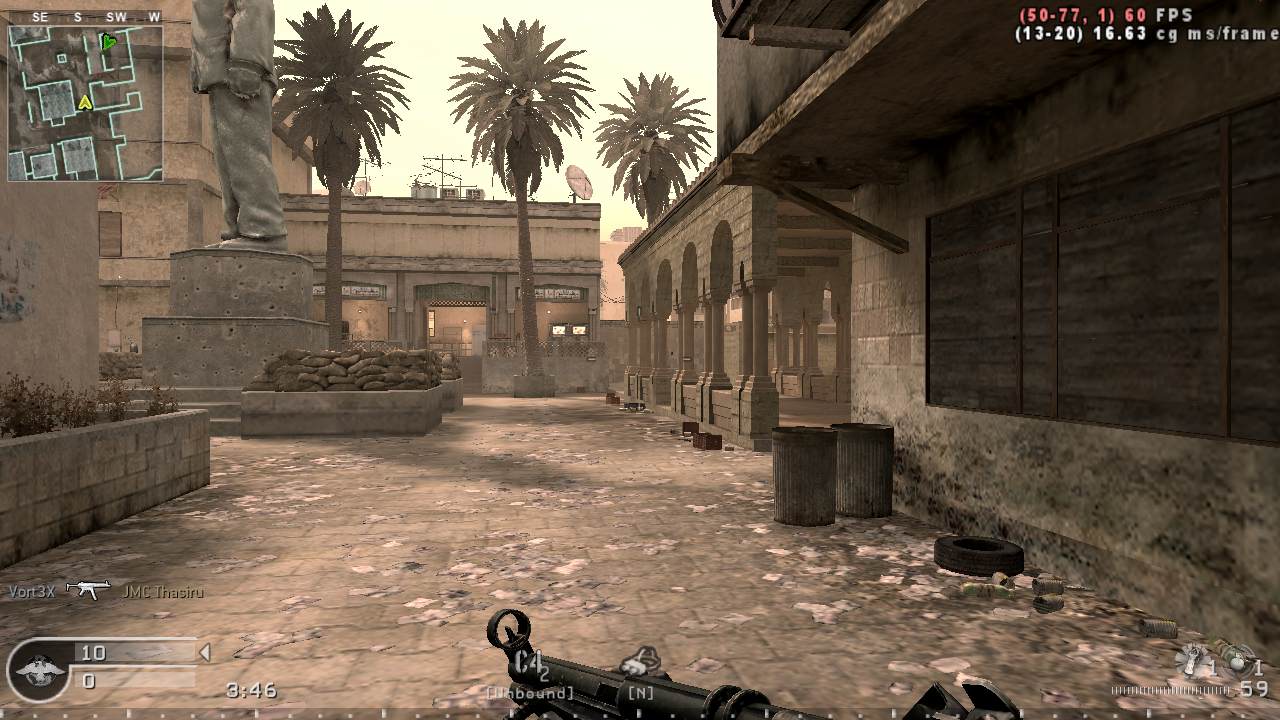Viewport: 1280px width, 720px height.
Task: Click the detonator icon next to [N]
Action: pos(640,660)
